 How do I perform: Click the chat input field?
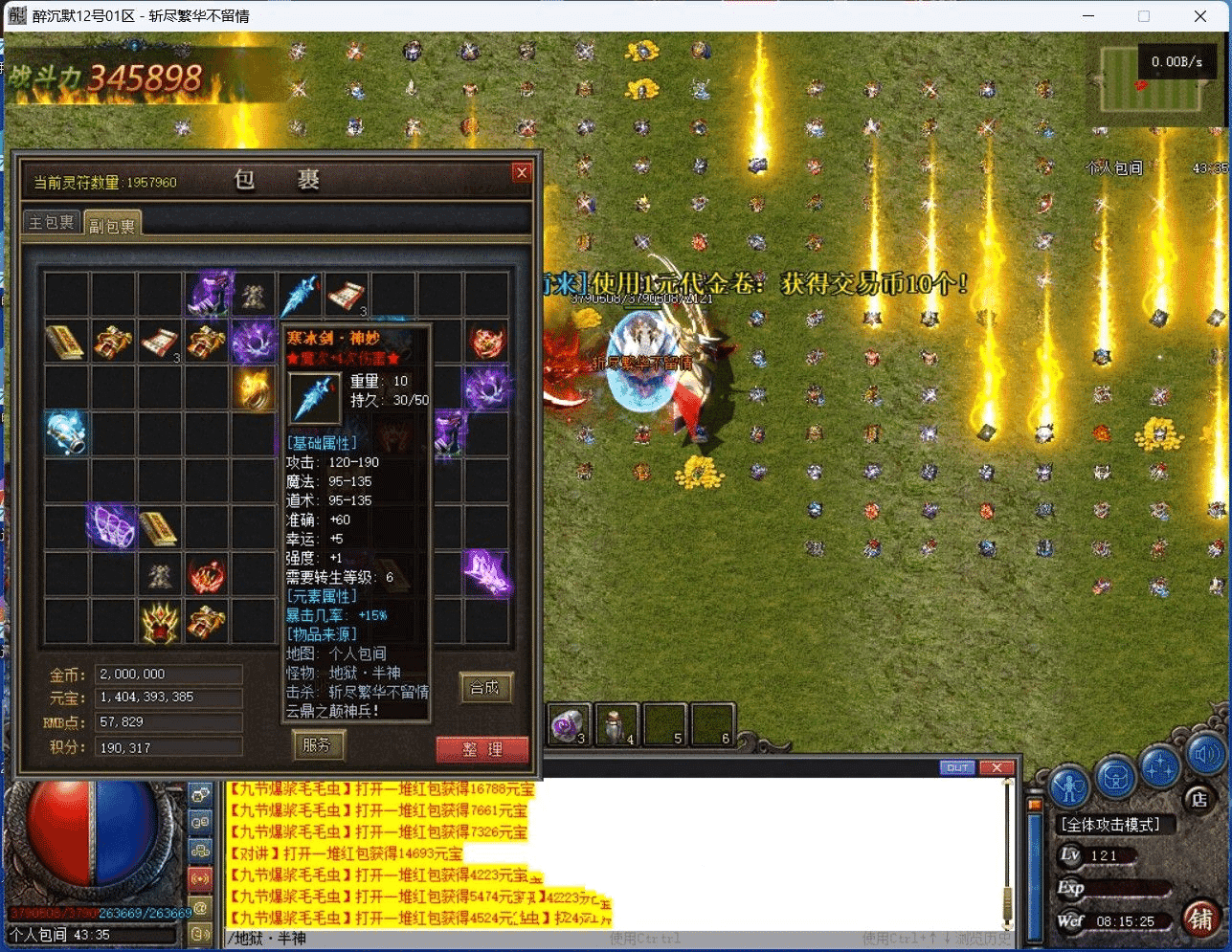tap(613, 939)
